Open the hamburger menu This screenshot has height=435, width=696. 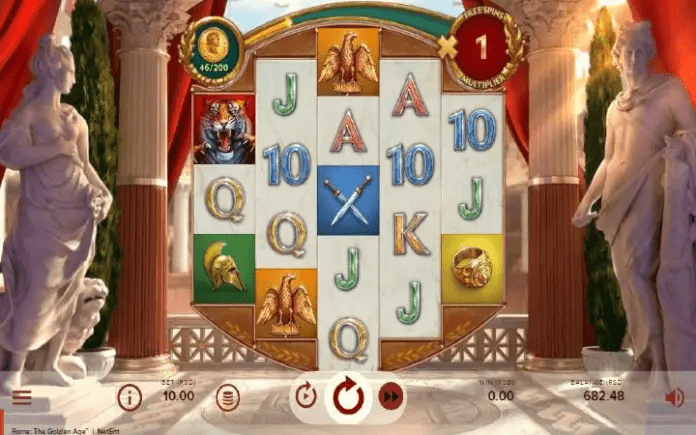tap(21, 397)
